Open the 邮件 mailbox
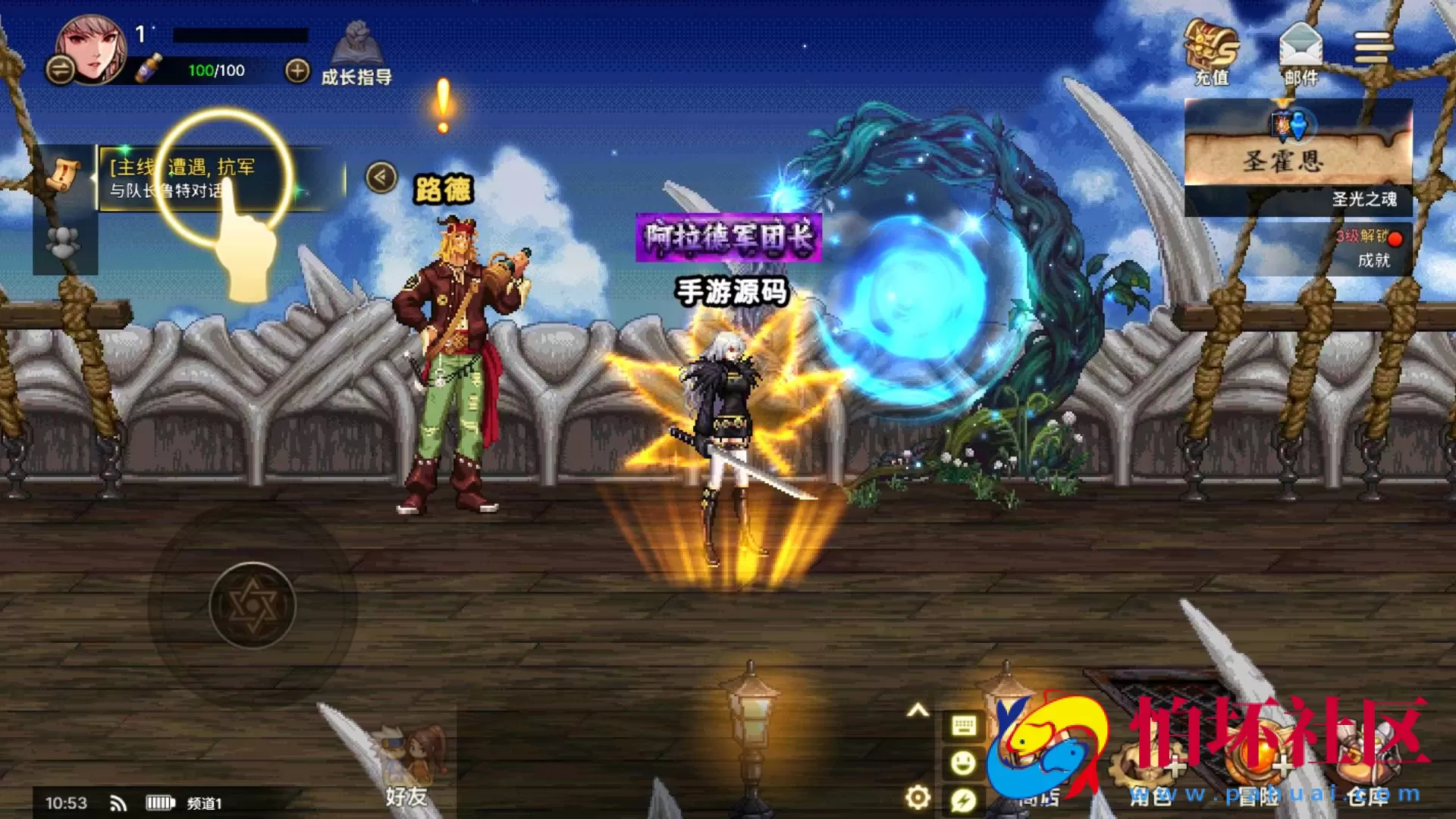This screenshot has width=1456, height=819. [1301, 52]
